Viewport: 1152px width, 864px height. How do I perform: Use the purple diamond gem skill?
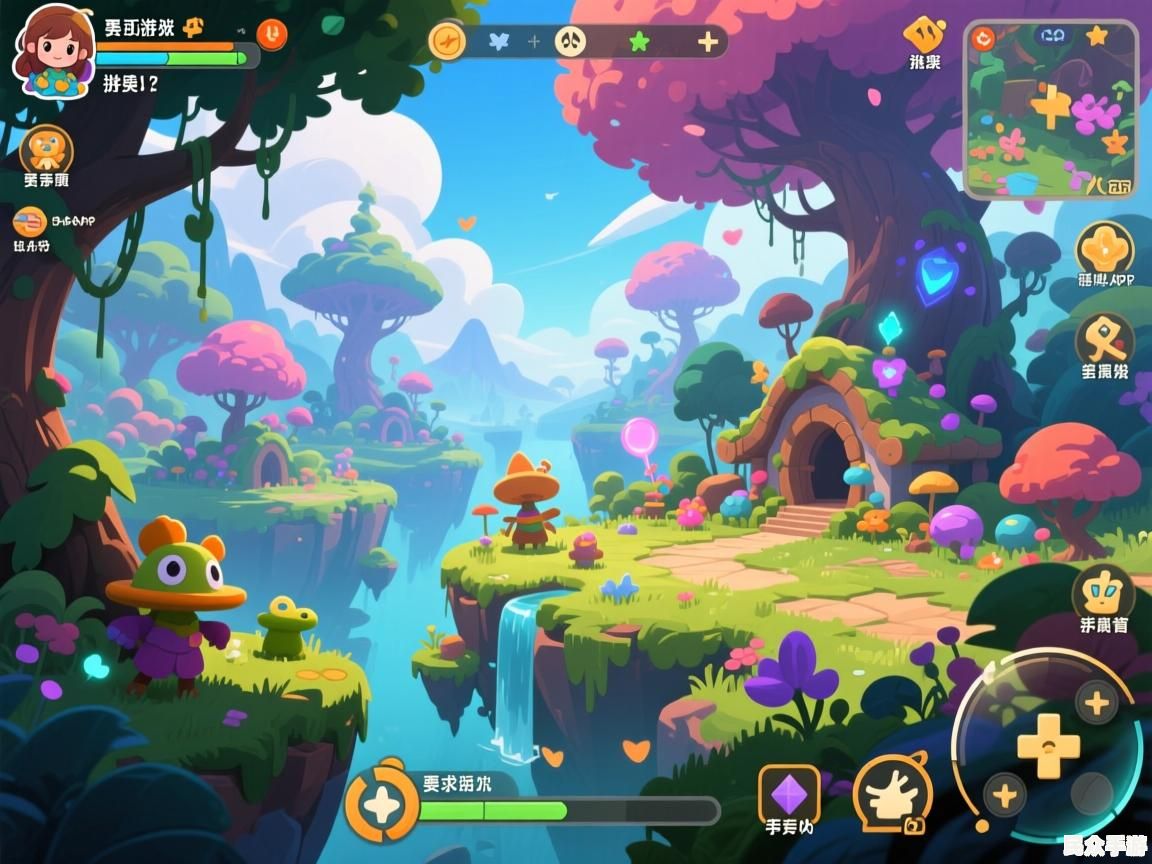point(788,795)
